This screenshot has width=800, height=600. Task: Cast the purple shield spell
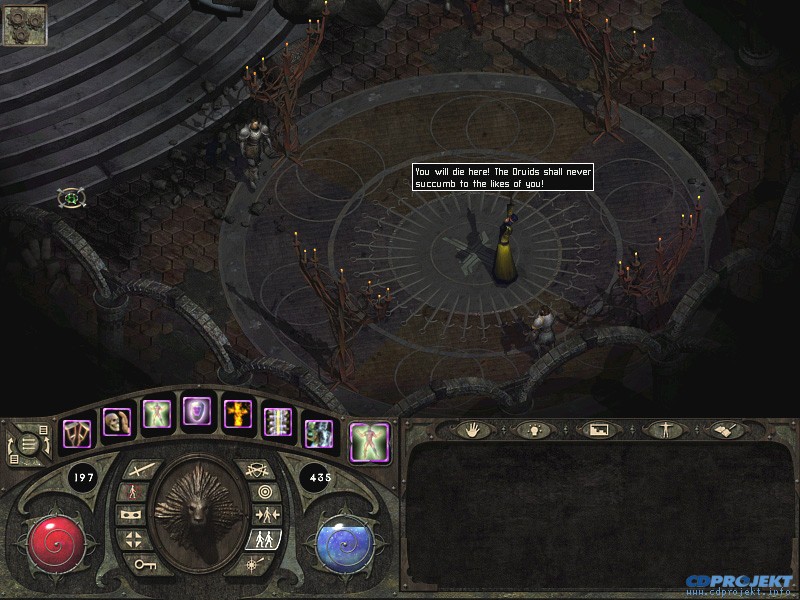click(x=195, y=411)
